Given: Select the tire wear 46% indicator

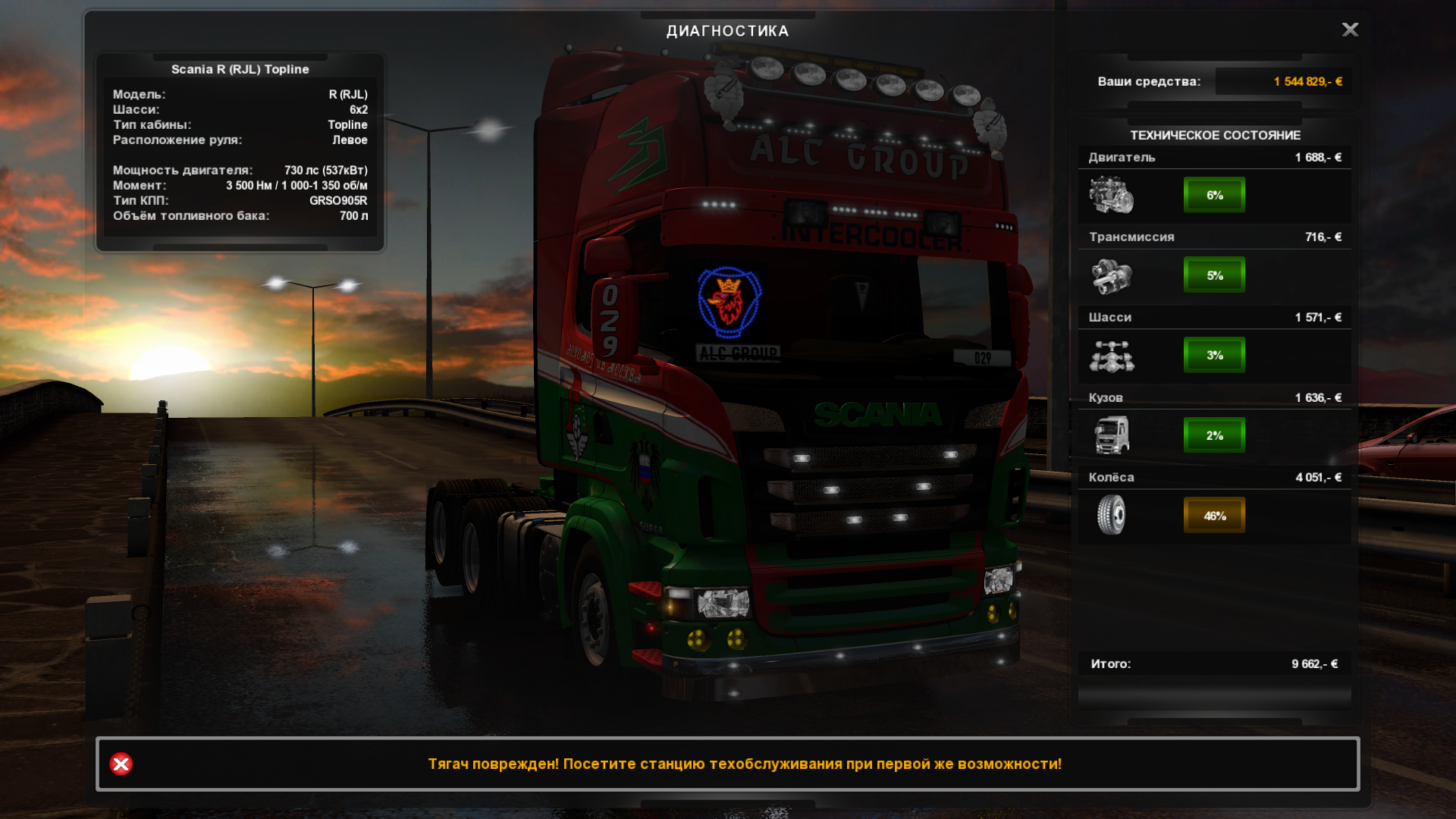Looking at the screenshot, I should (x=1214, y=516).
